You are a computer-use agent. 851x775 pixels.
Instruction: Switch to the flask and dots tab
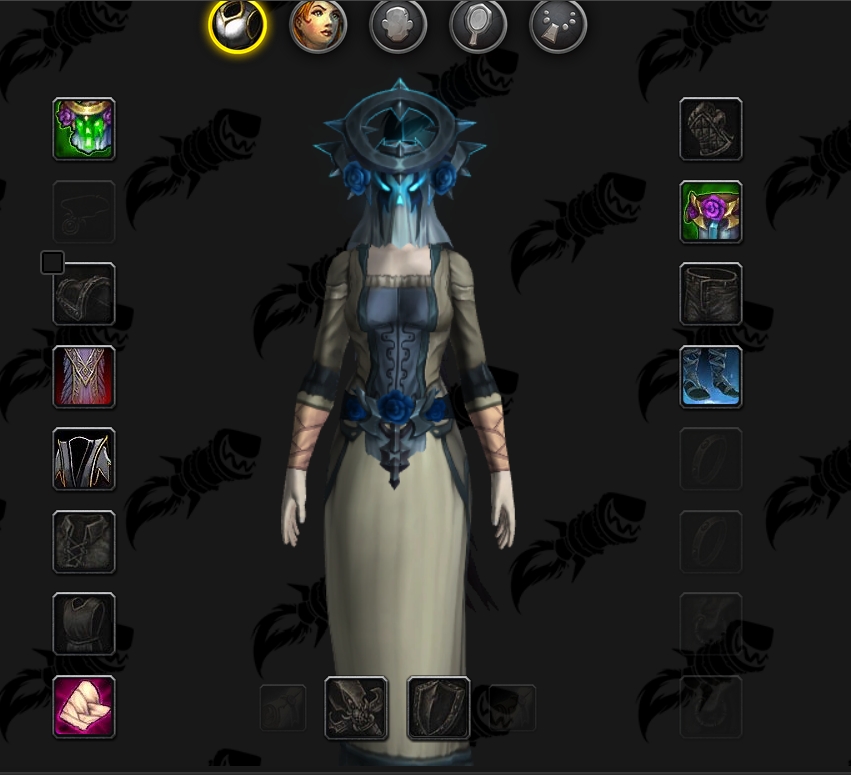pyautogui.click(x=558, y=25)
